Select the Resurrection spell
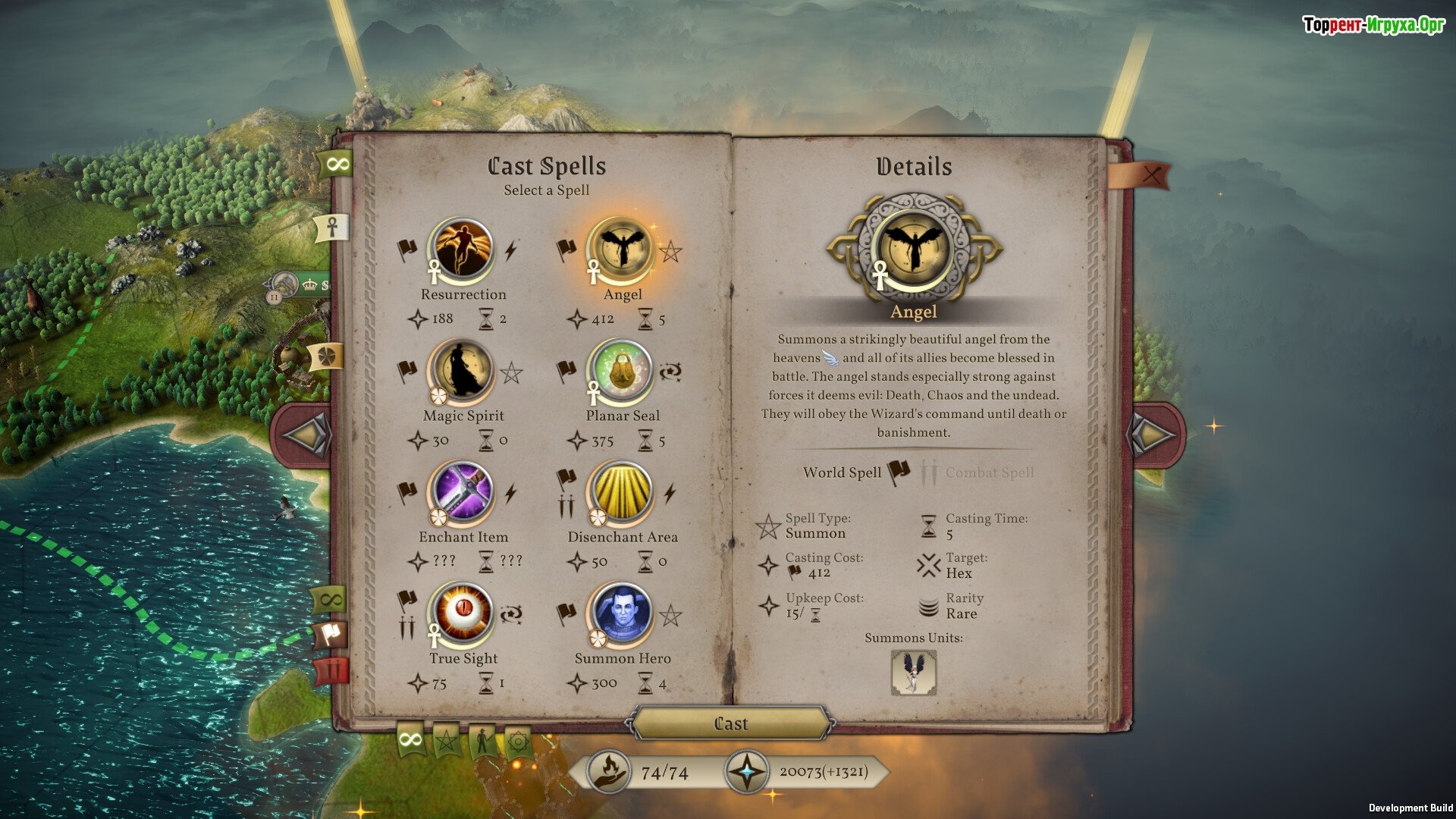Viewport: 1456px width, 819px height. (462, 249)
